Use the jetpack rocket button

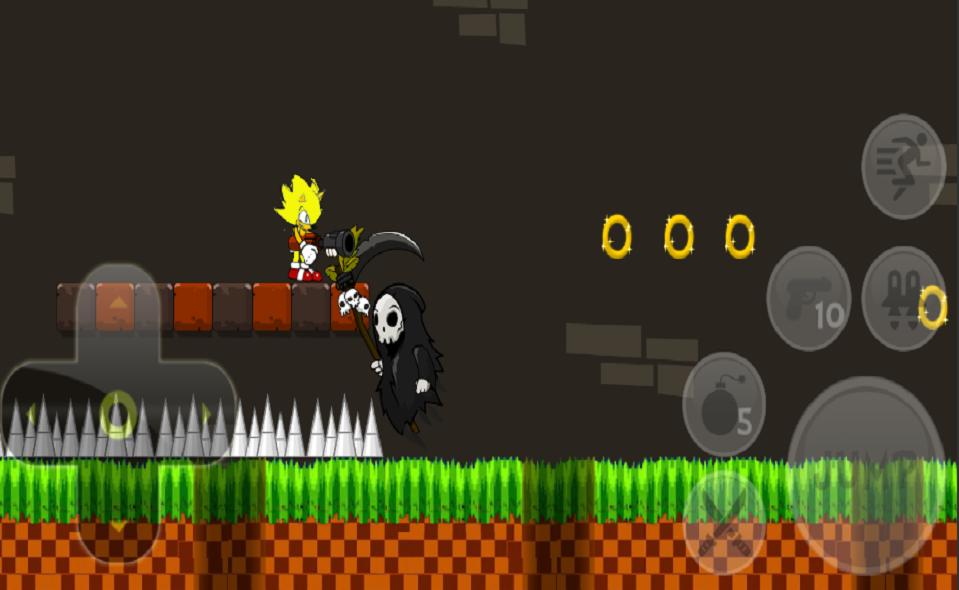(901, 298)
